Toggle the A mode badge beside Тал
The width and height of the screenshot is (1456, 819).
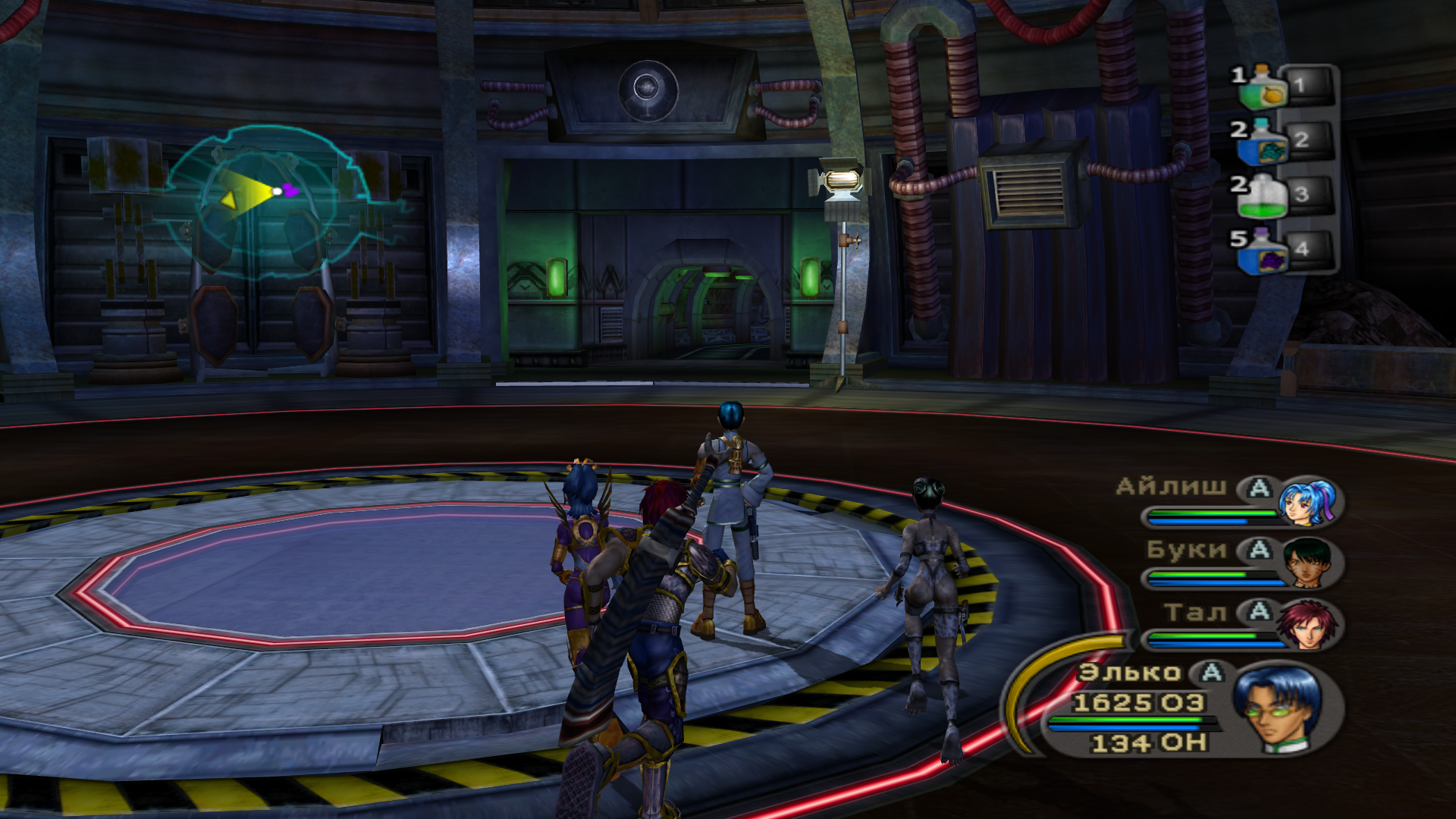(1259, 611)
